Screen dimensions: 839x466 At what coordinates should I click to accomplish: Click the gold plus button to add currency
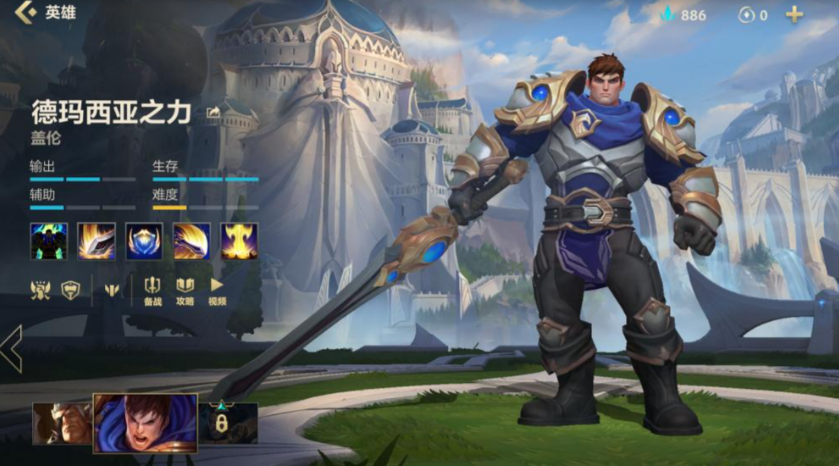click(794, 14)
